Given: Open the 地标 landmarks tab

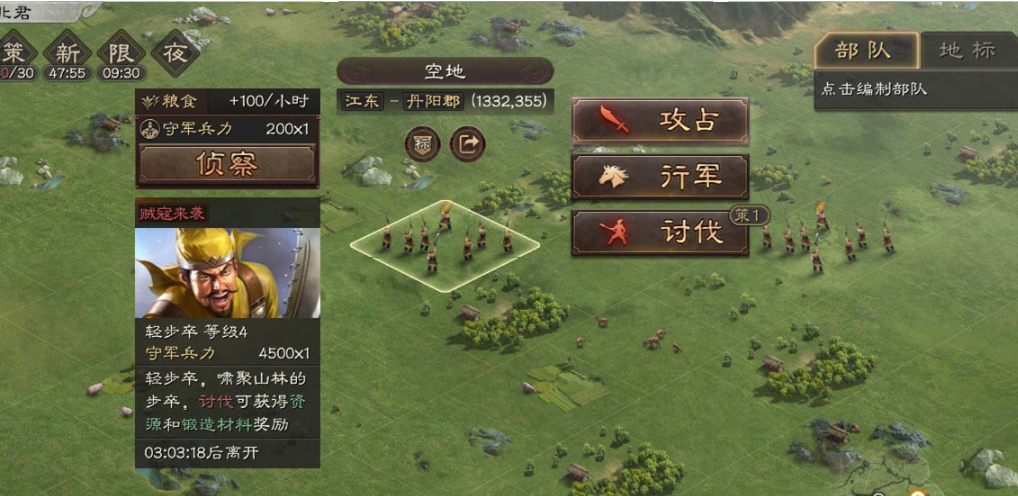Looking at the screenshot, I should 967,51.
